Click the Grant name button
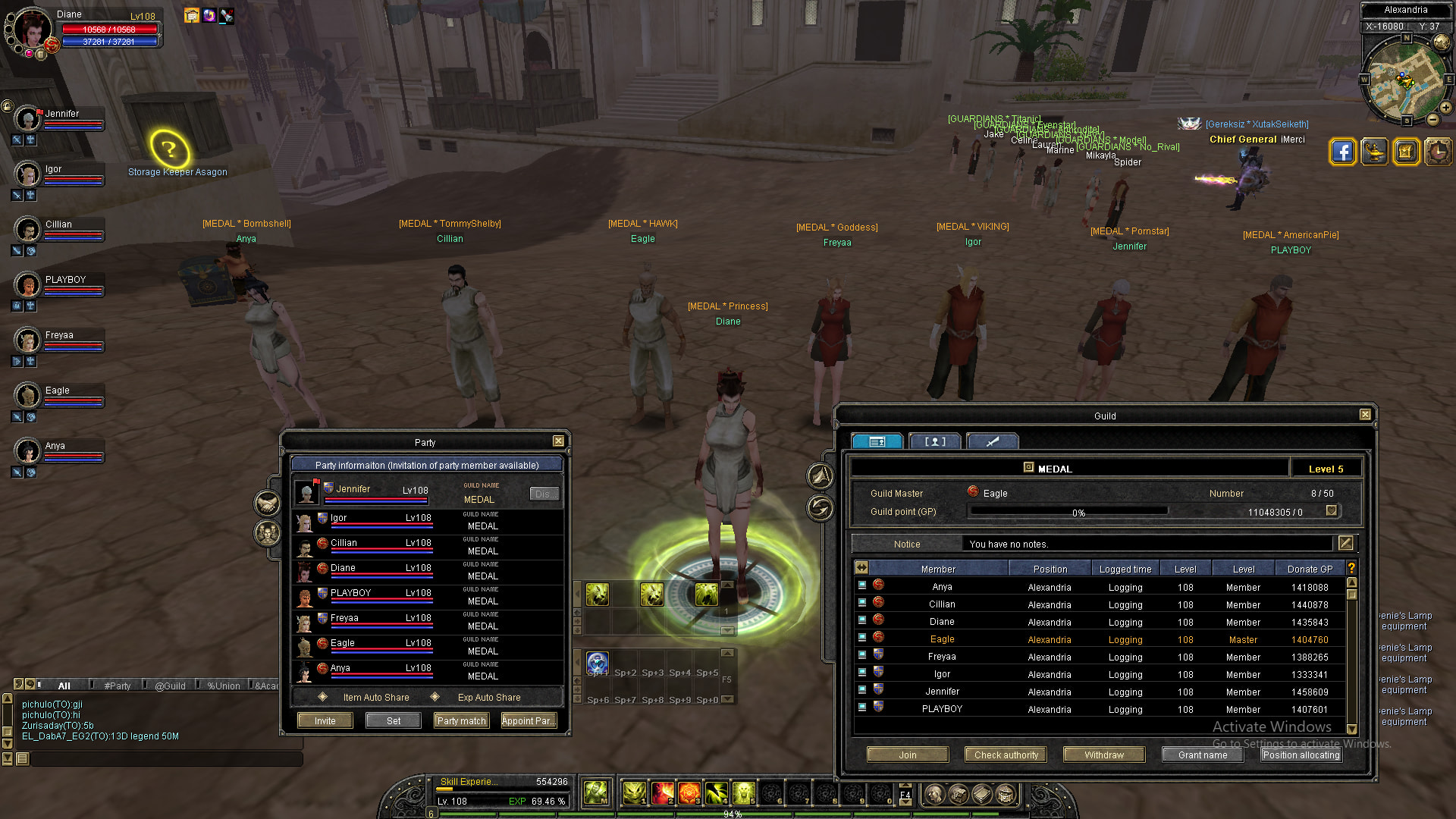The width and height of the screenshot is (1456, 819). click(x=1203, y=755)
